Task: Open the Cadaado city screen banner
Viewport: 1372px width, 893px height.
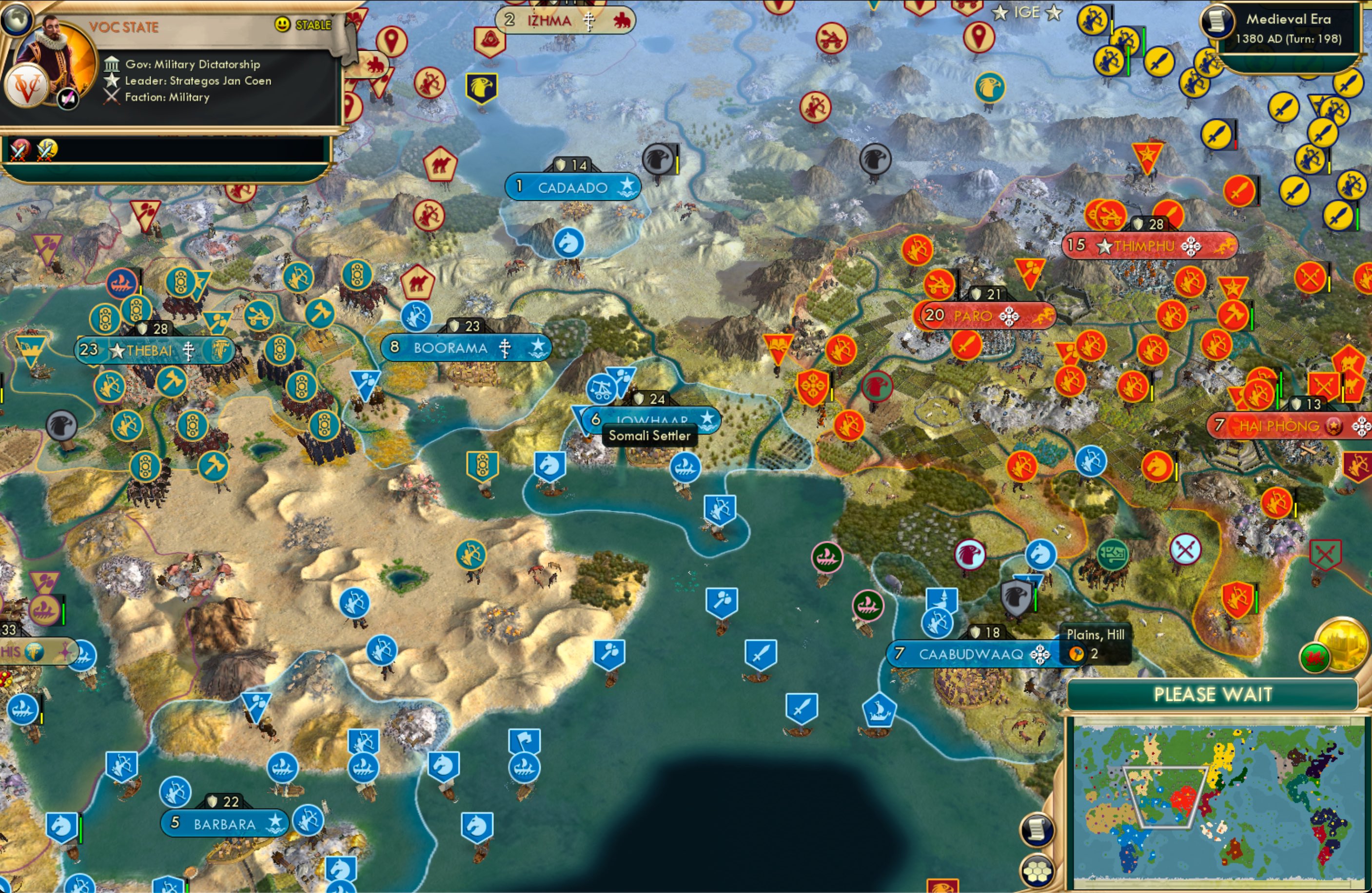Action: pos(573,186)
